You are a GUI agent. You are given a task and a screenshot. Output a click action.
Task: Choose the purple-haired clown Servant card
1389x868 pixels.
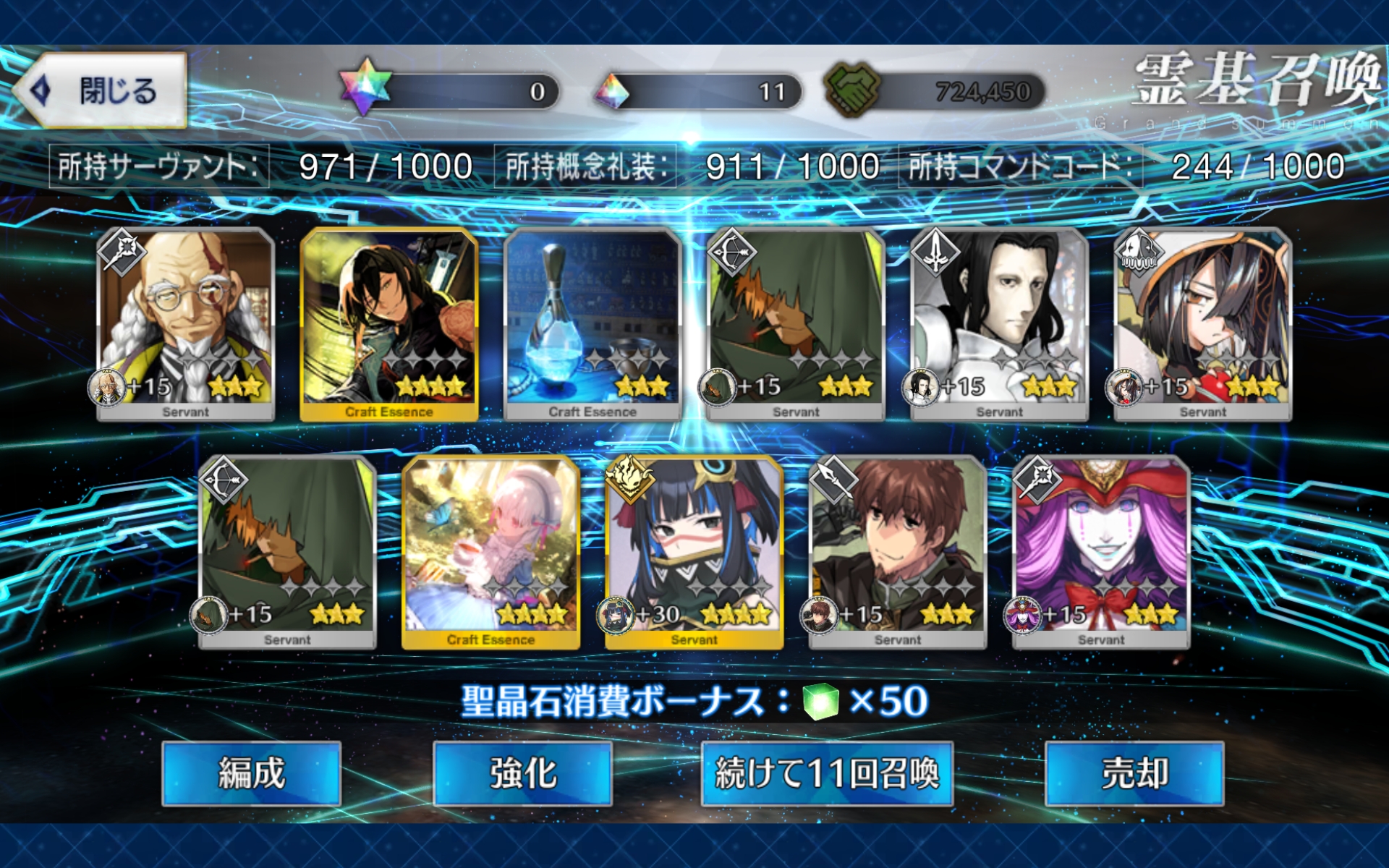(x=1101, y=551)
